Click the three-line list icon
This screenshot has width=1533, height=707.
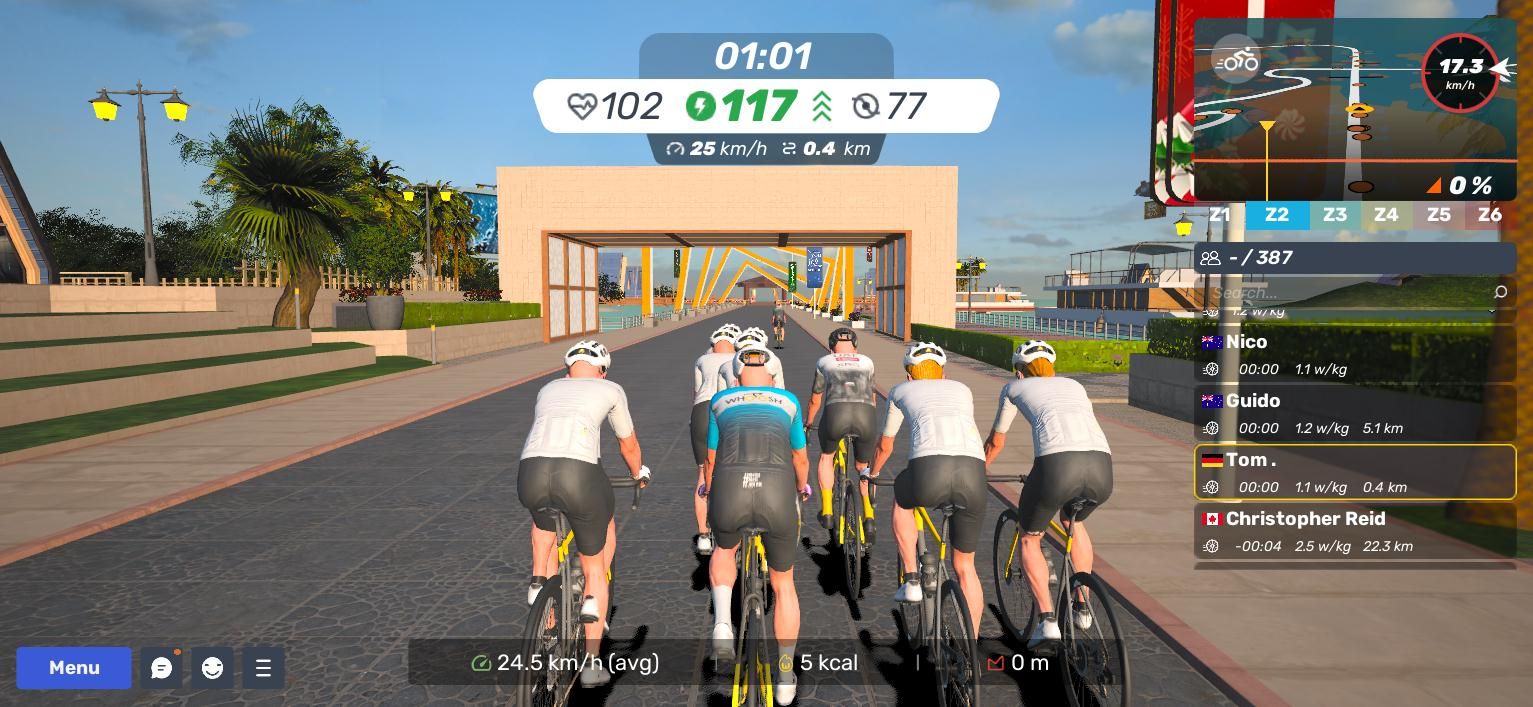(263, 668)
